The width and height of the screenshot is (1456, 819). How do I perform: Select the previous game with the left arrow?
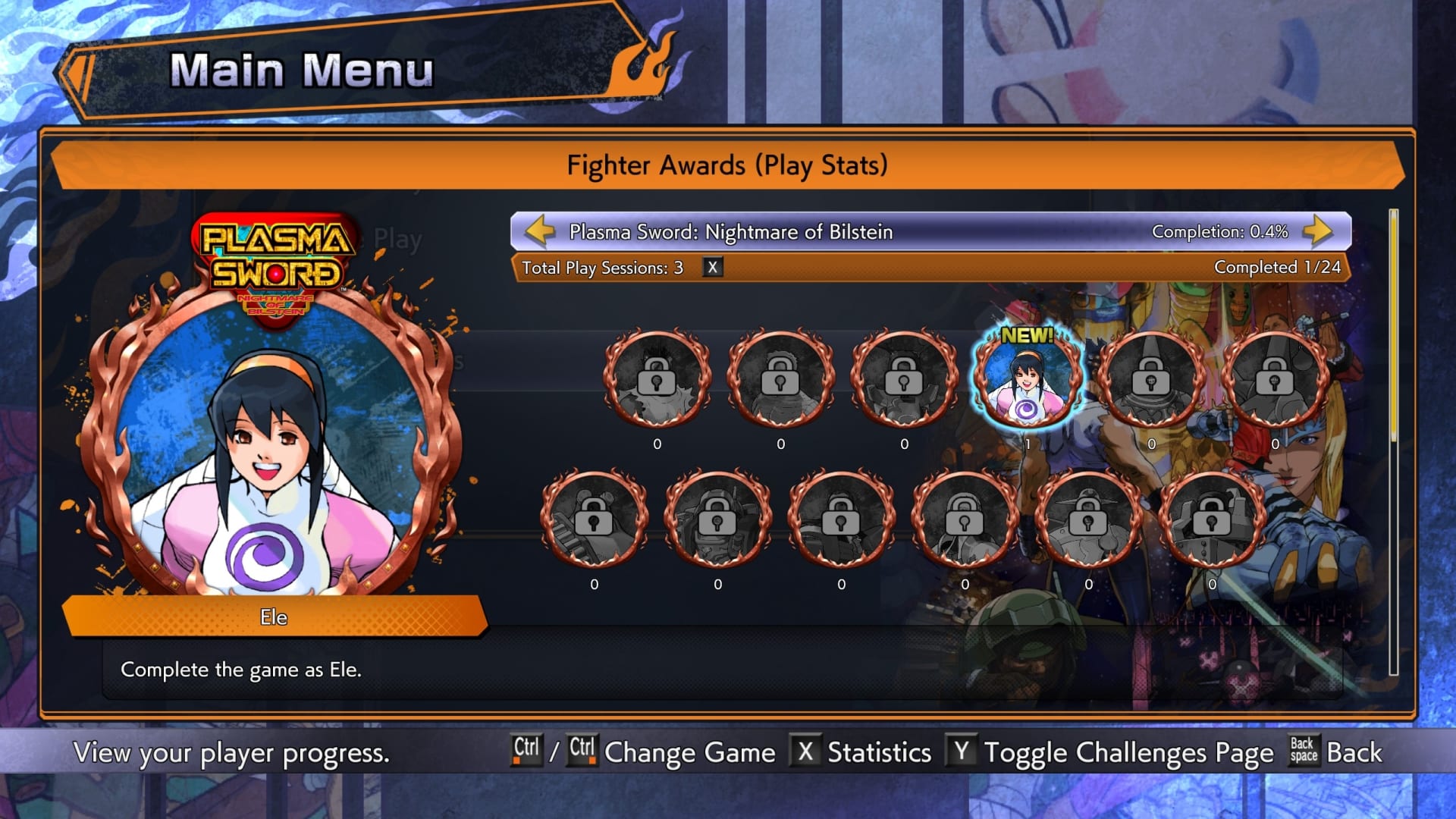(540, 231)
